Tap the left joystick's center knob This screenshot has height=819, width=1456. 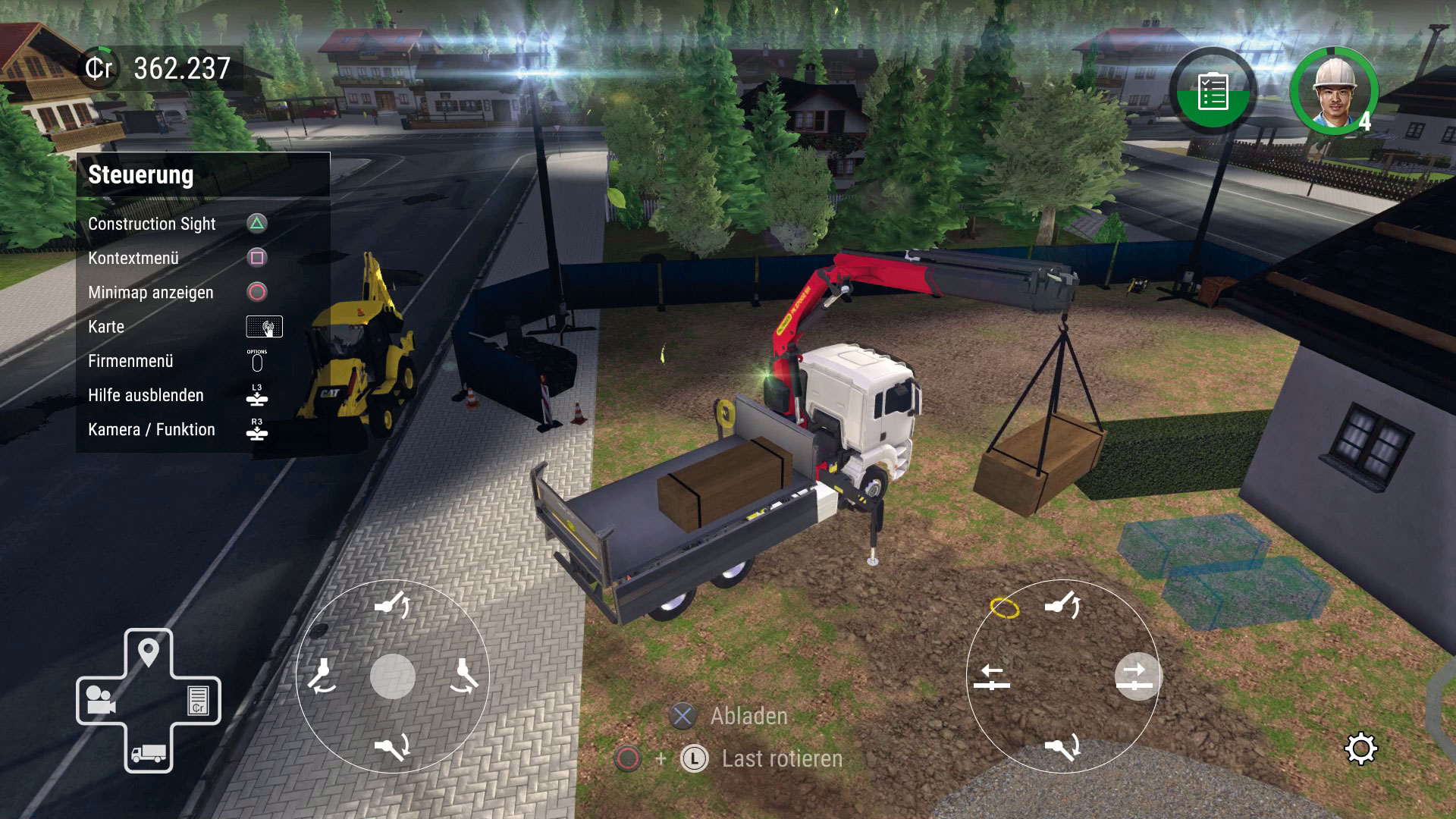[393, 676]
